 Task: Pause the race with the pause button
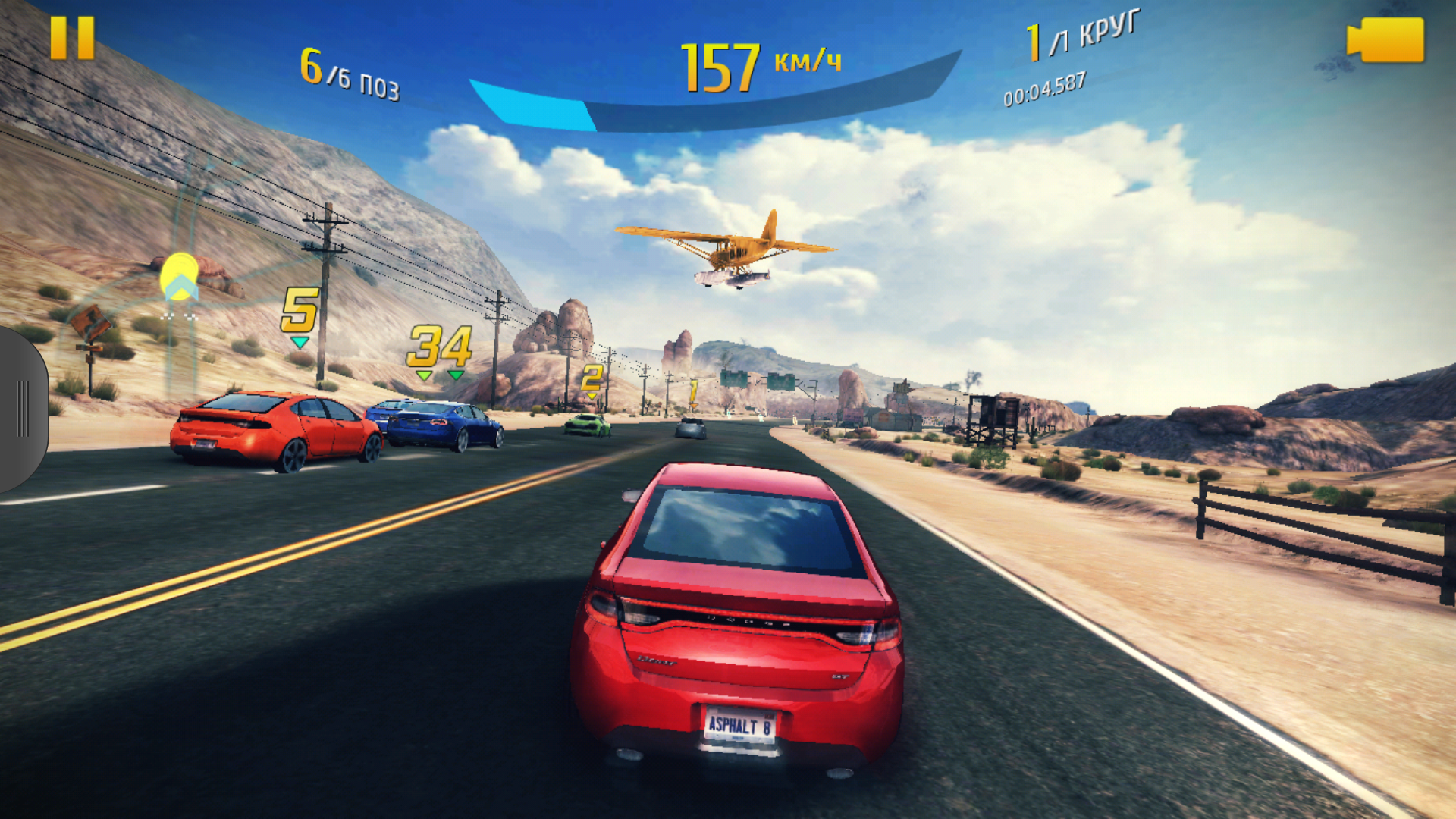pos(72,38)
